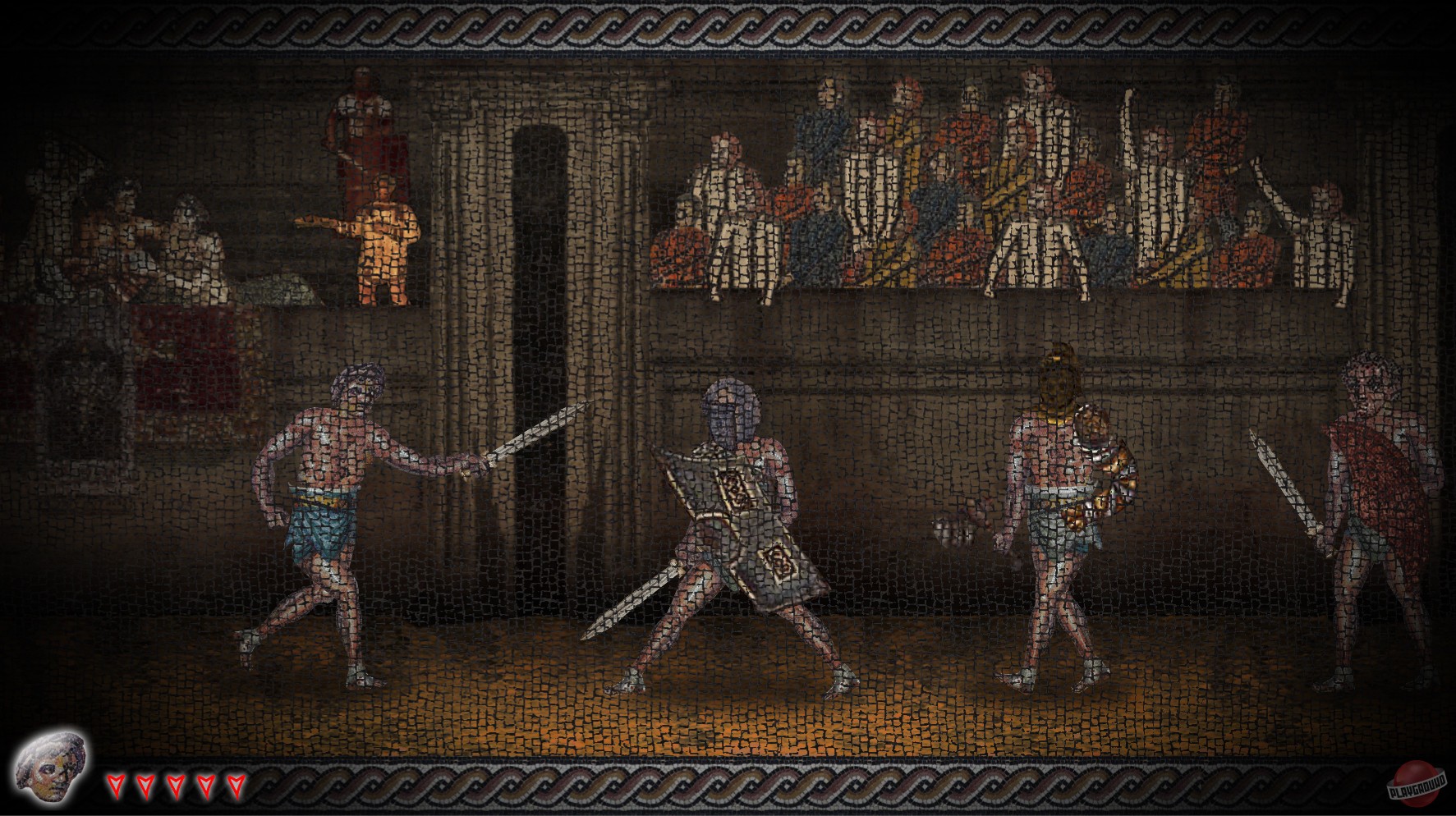Click the fourth red health arrow

pyautogui.click(x=206, y=786)
